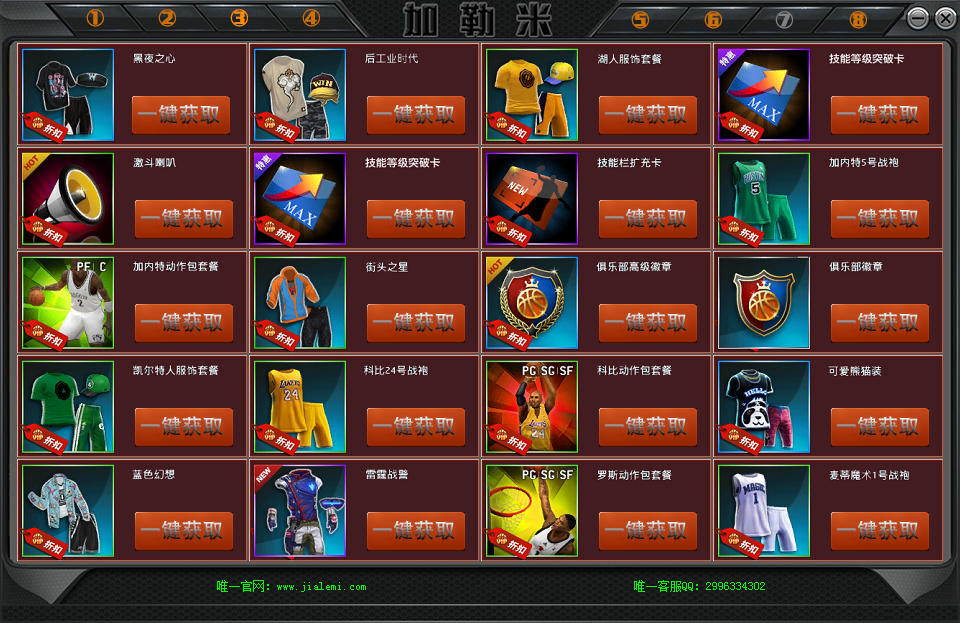Switch to page tab 6
960x623 pixels.
tap(712, 19)
